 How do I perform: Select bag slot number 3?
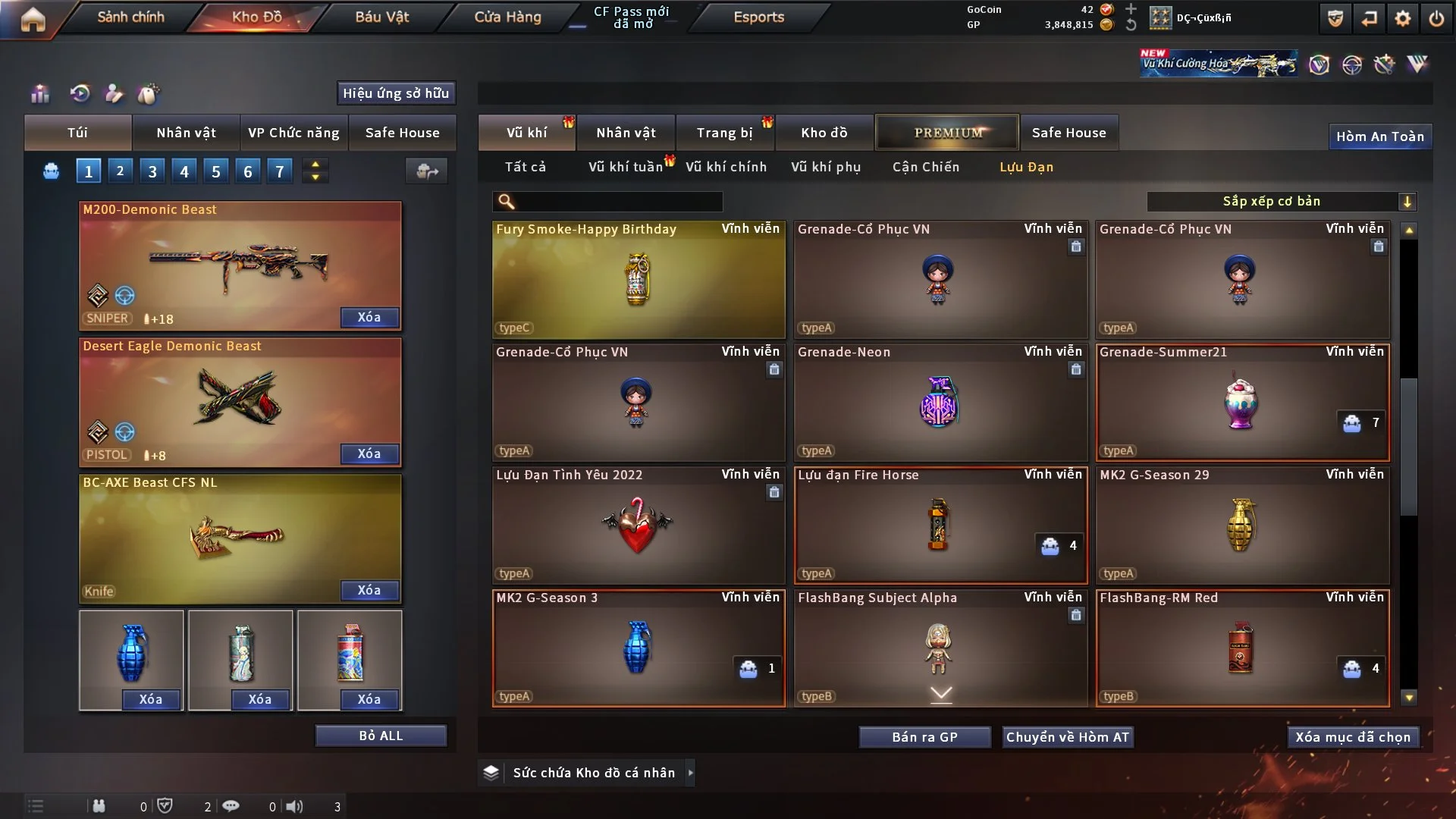(x=152, y=171)
